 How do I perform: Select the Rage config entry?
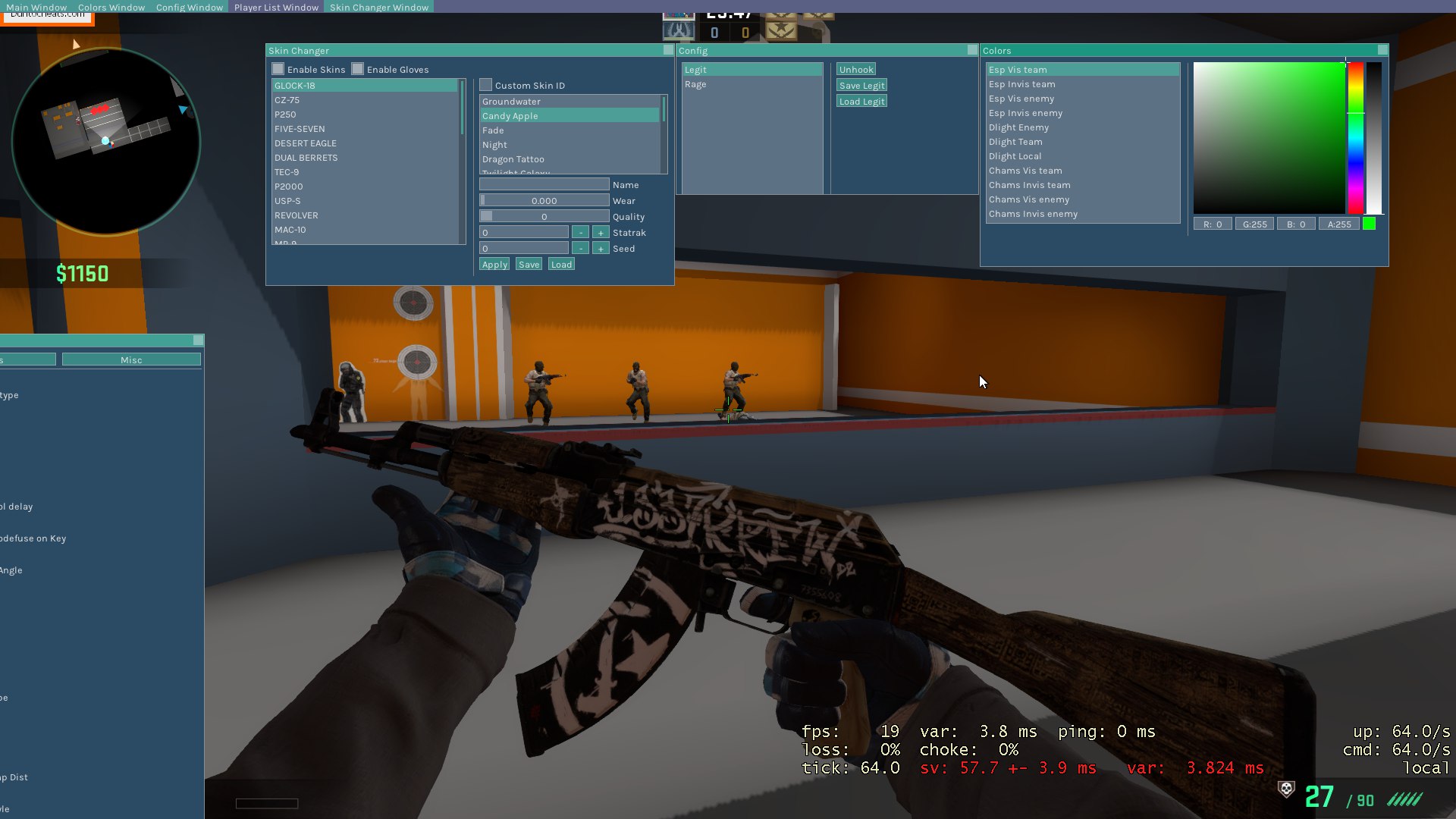click(695, 84)
